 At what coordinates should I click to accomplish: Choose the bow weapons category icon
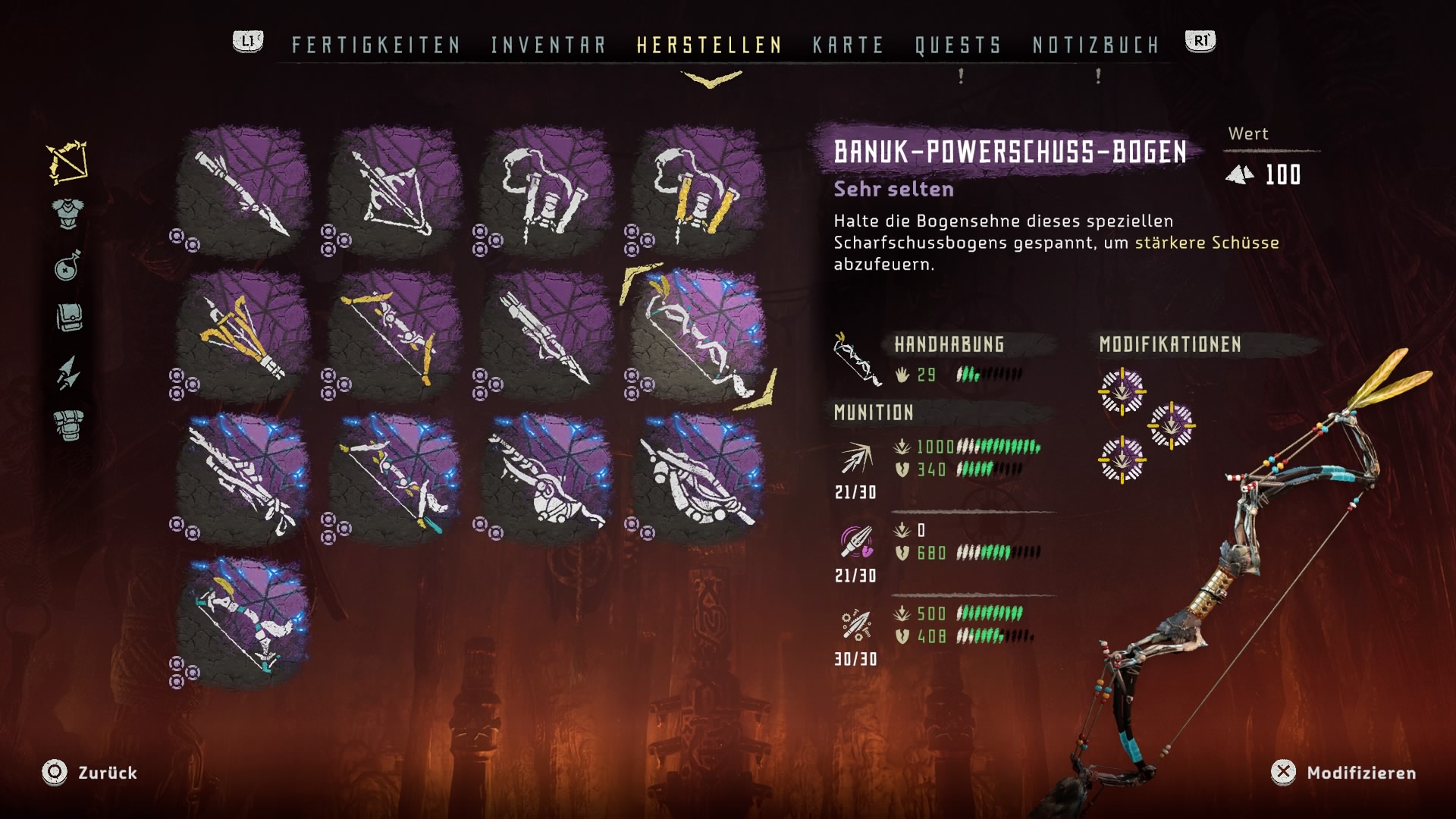(67, 162)
